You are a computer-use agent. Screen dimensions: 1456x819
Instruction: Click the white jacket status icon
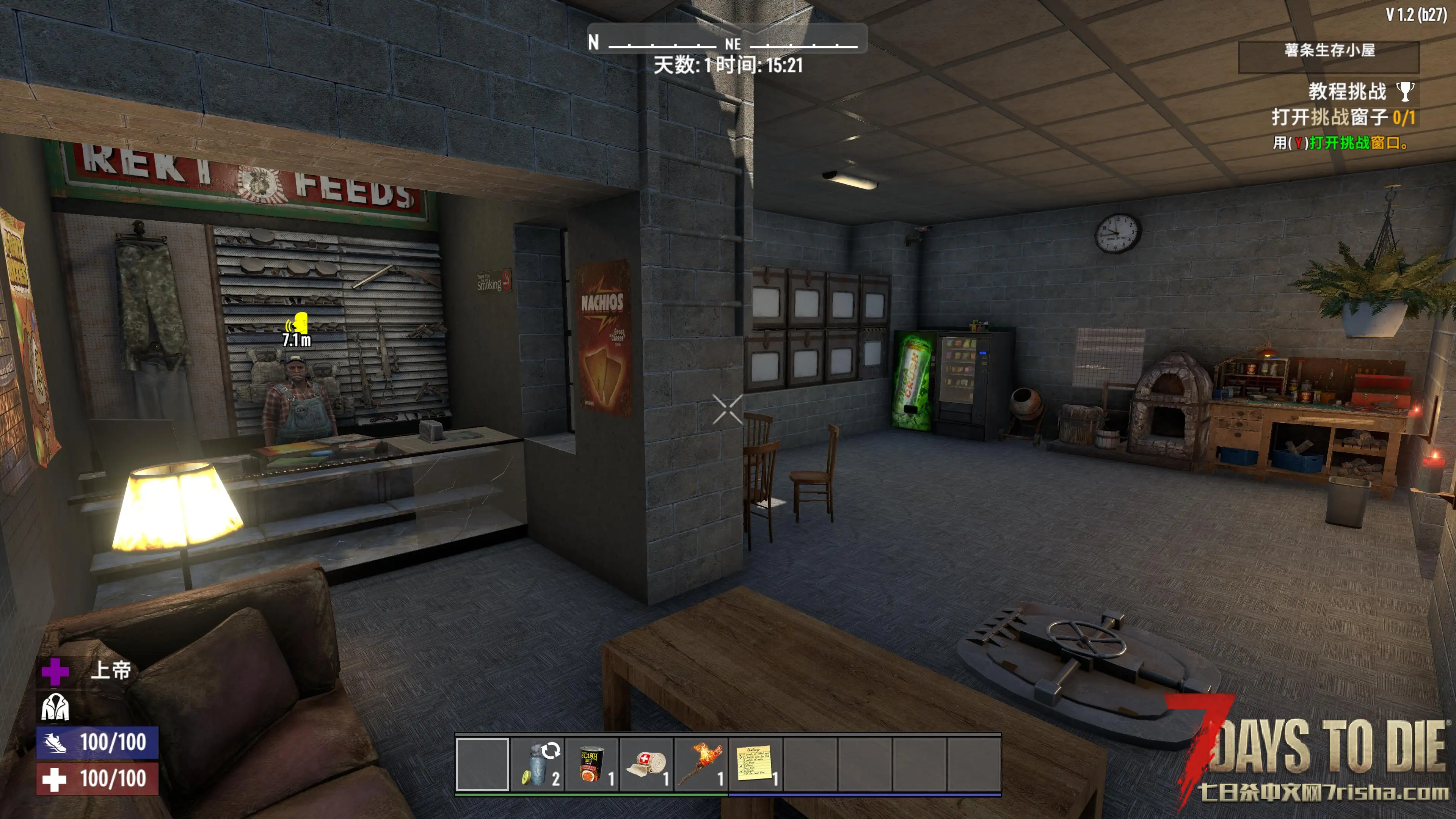pos(55,707)
